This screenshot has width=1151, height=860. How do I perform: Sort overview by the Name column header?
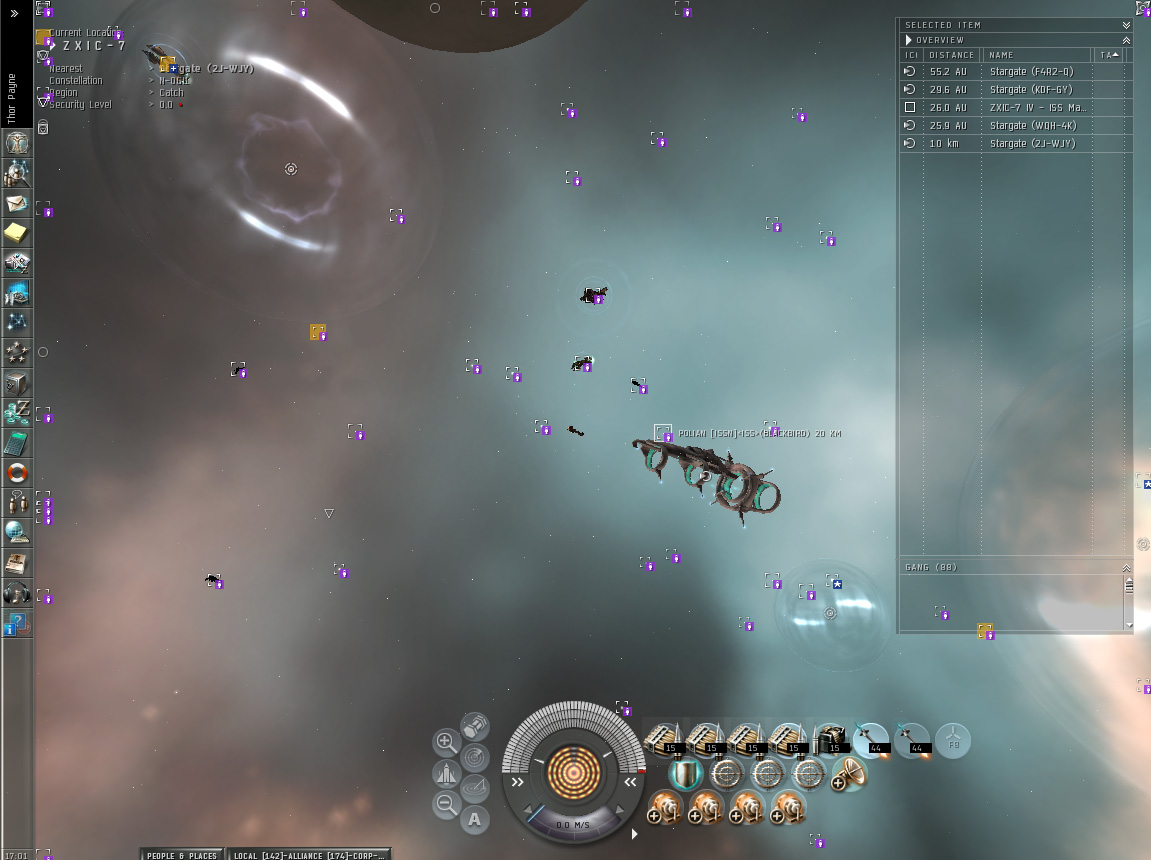(x=1036, y=55)
